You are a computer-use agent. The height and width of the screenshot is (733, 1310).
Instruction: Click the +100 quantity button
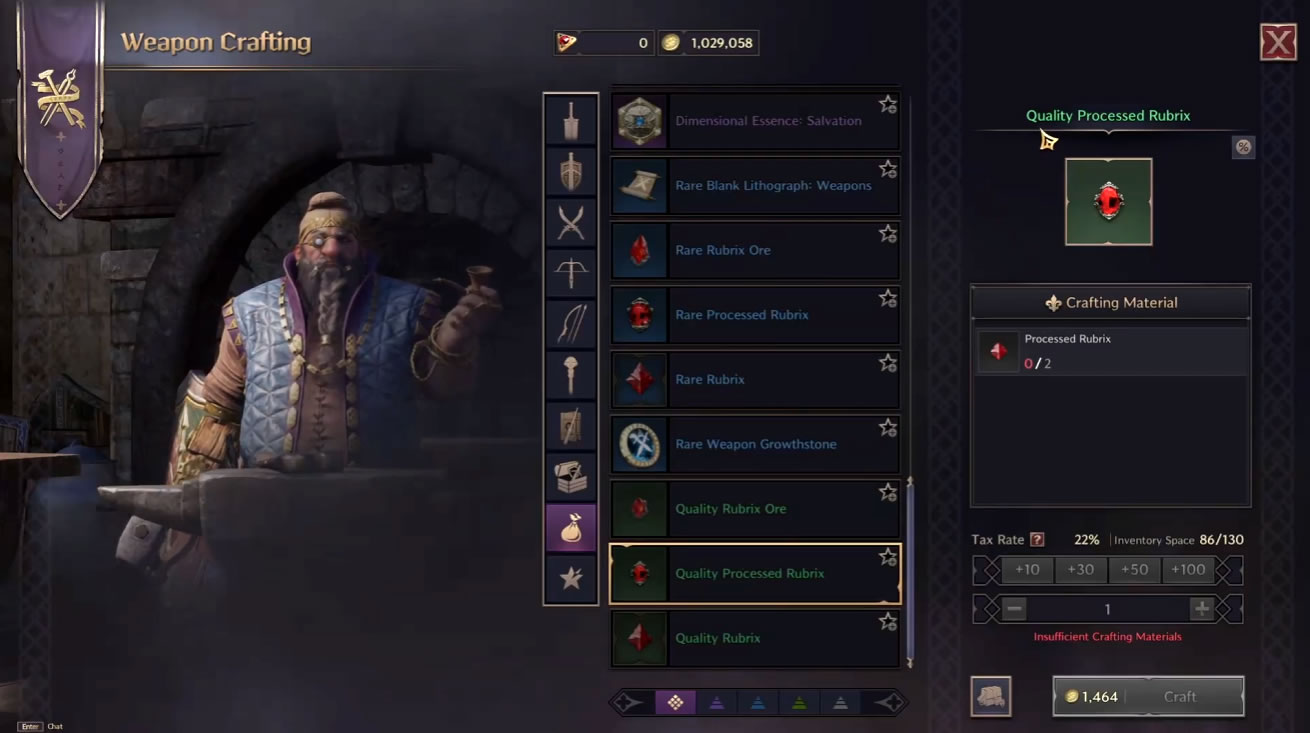tap(1189, 569)
